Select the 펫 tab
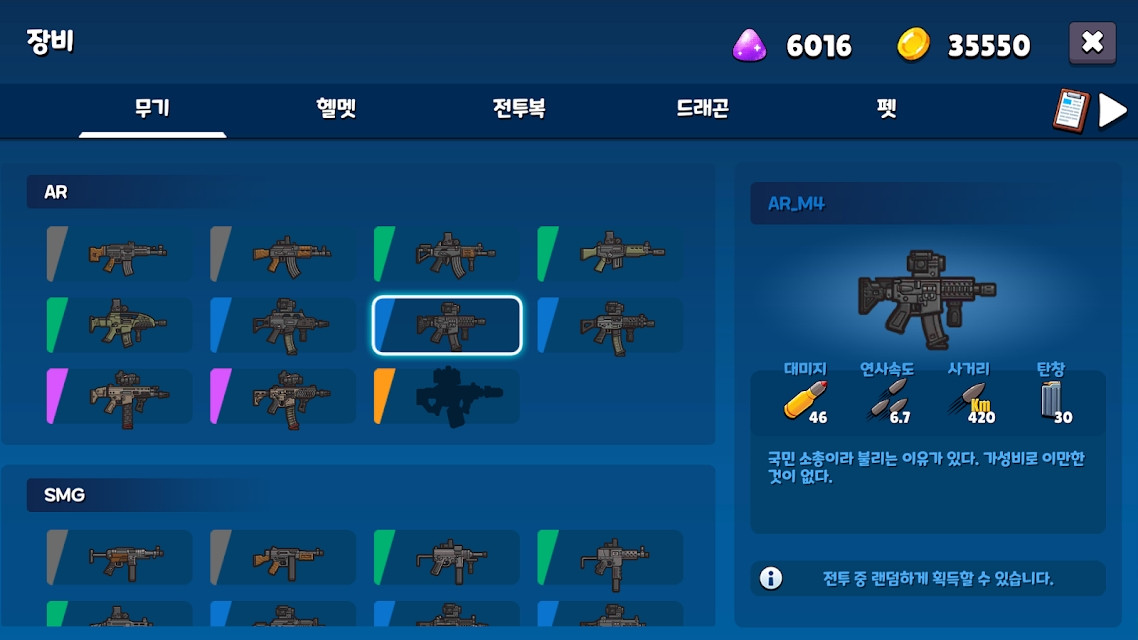This screenshot has width=1138, height=640. [x=886, y=108]
